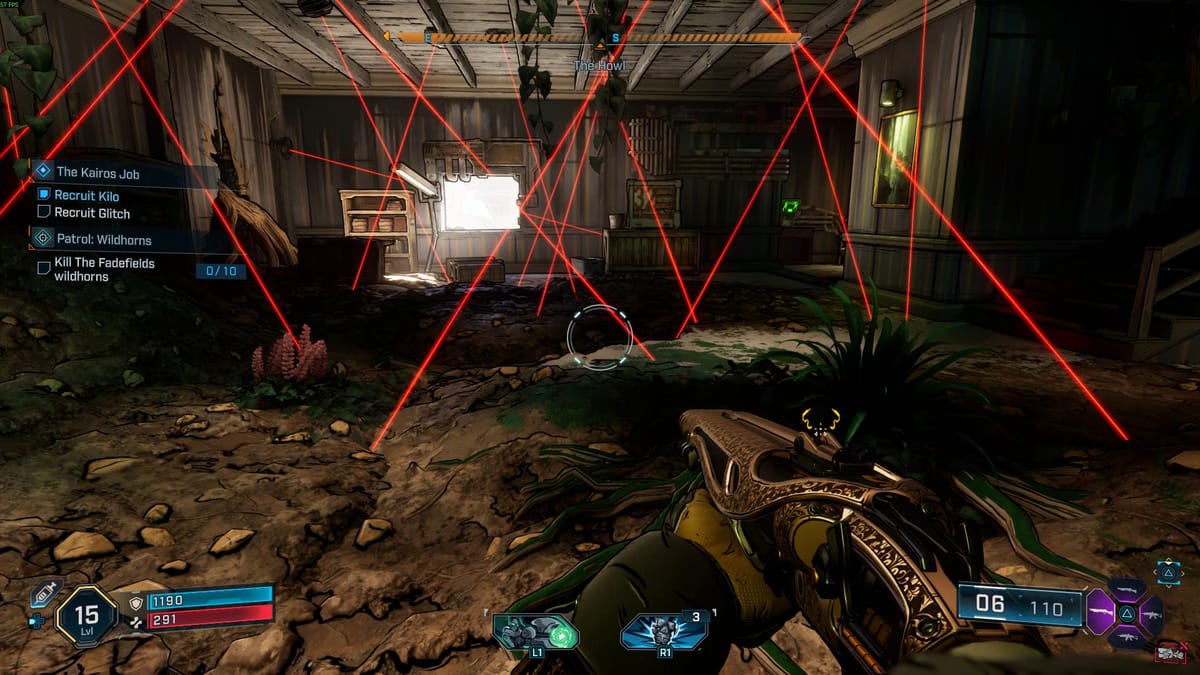Activate the green action skill icon
The image size is (1200, 675).
tap(536, 632)
